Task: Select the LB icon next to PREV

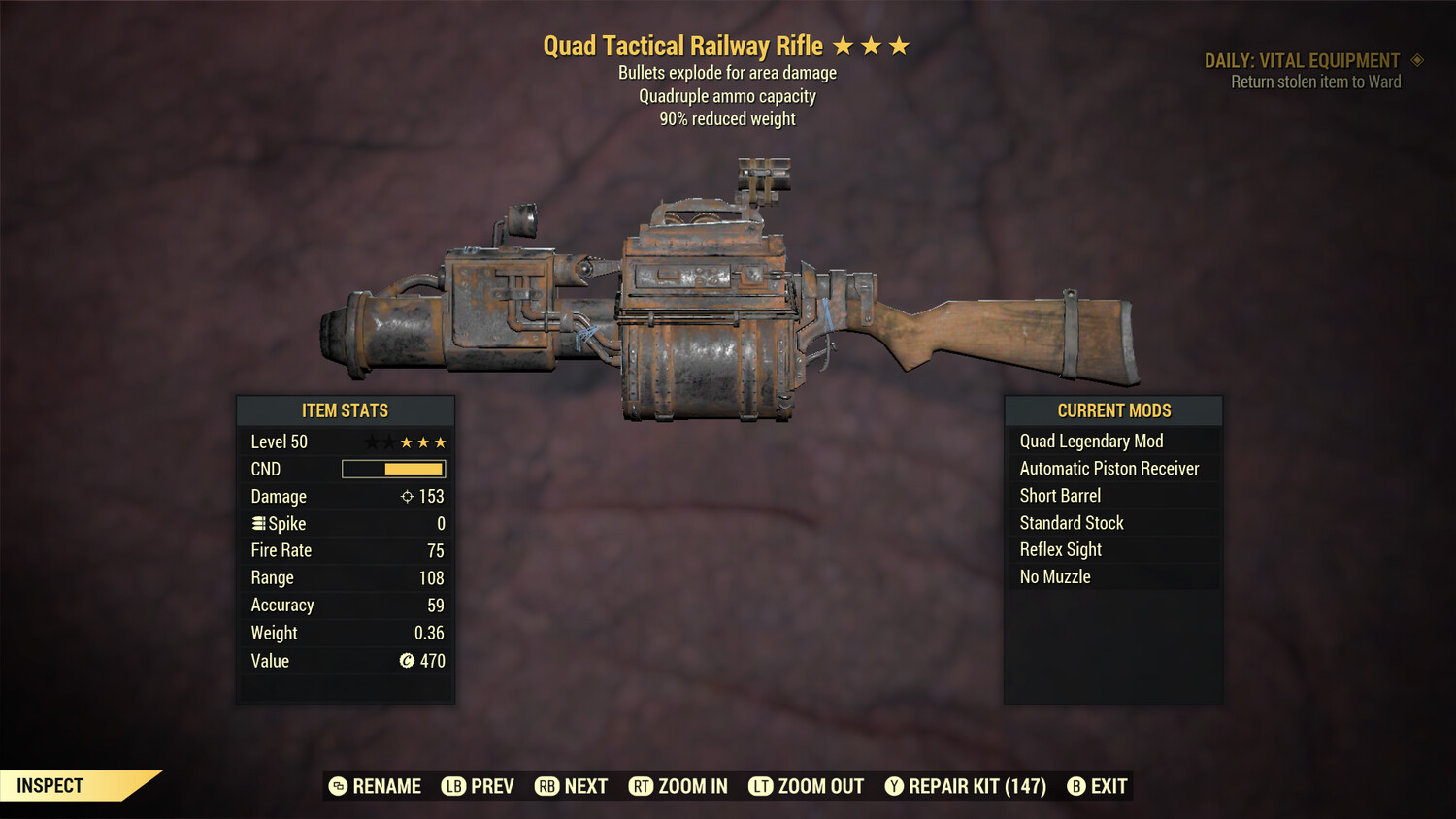Action: [x=452, y=786]
